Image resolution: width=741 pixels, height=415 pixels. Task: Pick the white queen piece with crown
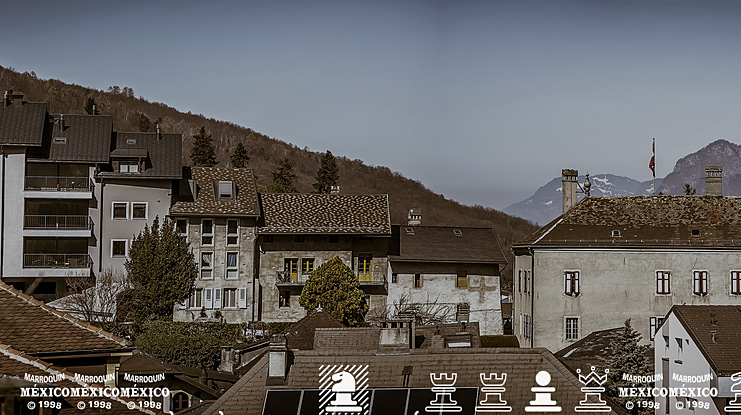click(x=592, y=390)
